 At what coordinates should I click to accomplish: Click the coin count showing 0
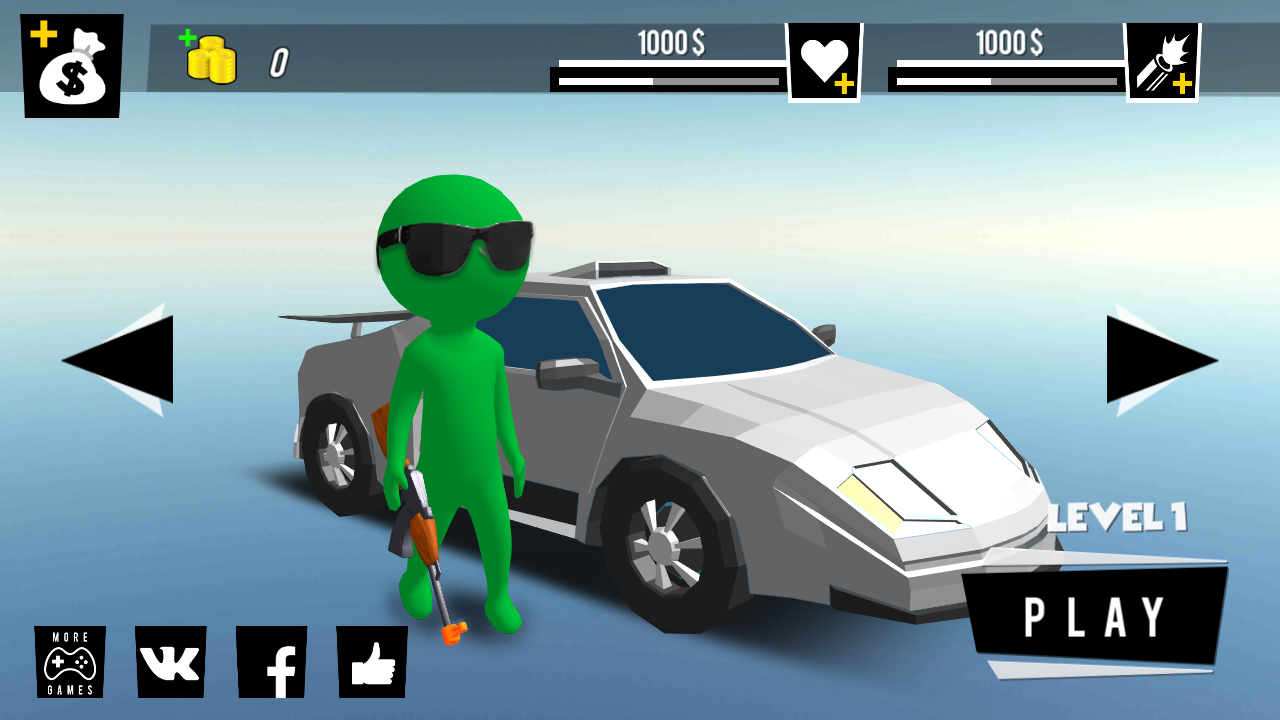(x=276, y=60)
